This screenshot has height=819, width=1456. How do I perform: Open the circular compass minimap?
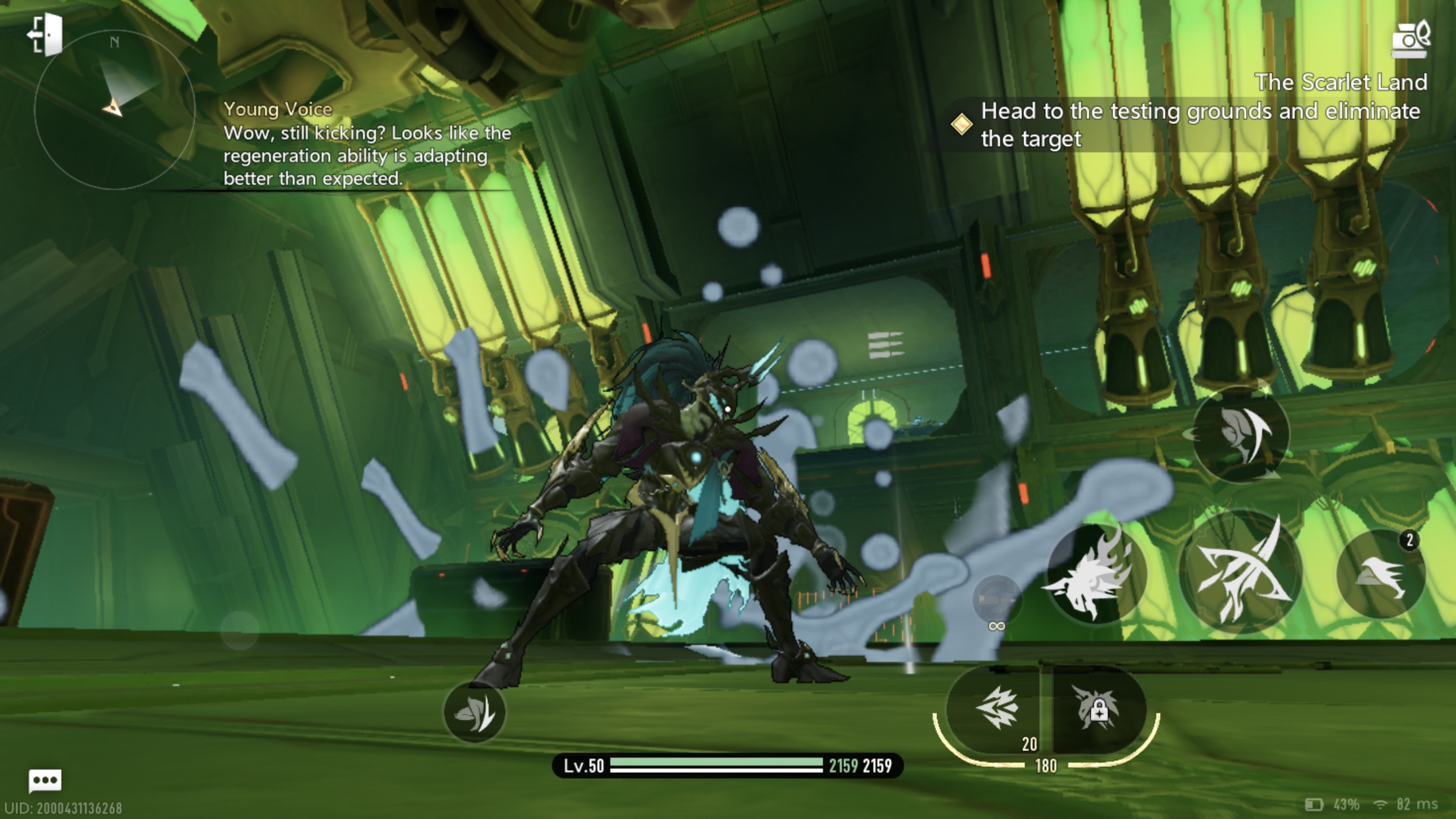[114, 109]
